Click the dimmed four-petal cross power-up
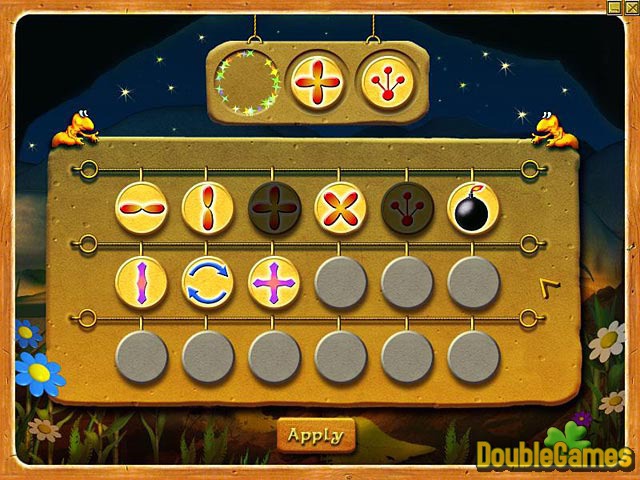 tap(274, 207)
